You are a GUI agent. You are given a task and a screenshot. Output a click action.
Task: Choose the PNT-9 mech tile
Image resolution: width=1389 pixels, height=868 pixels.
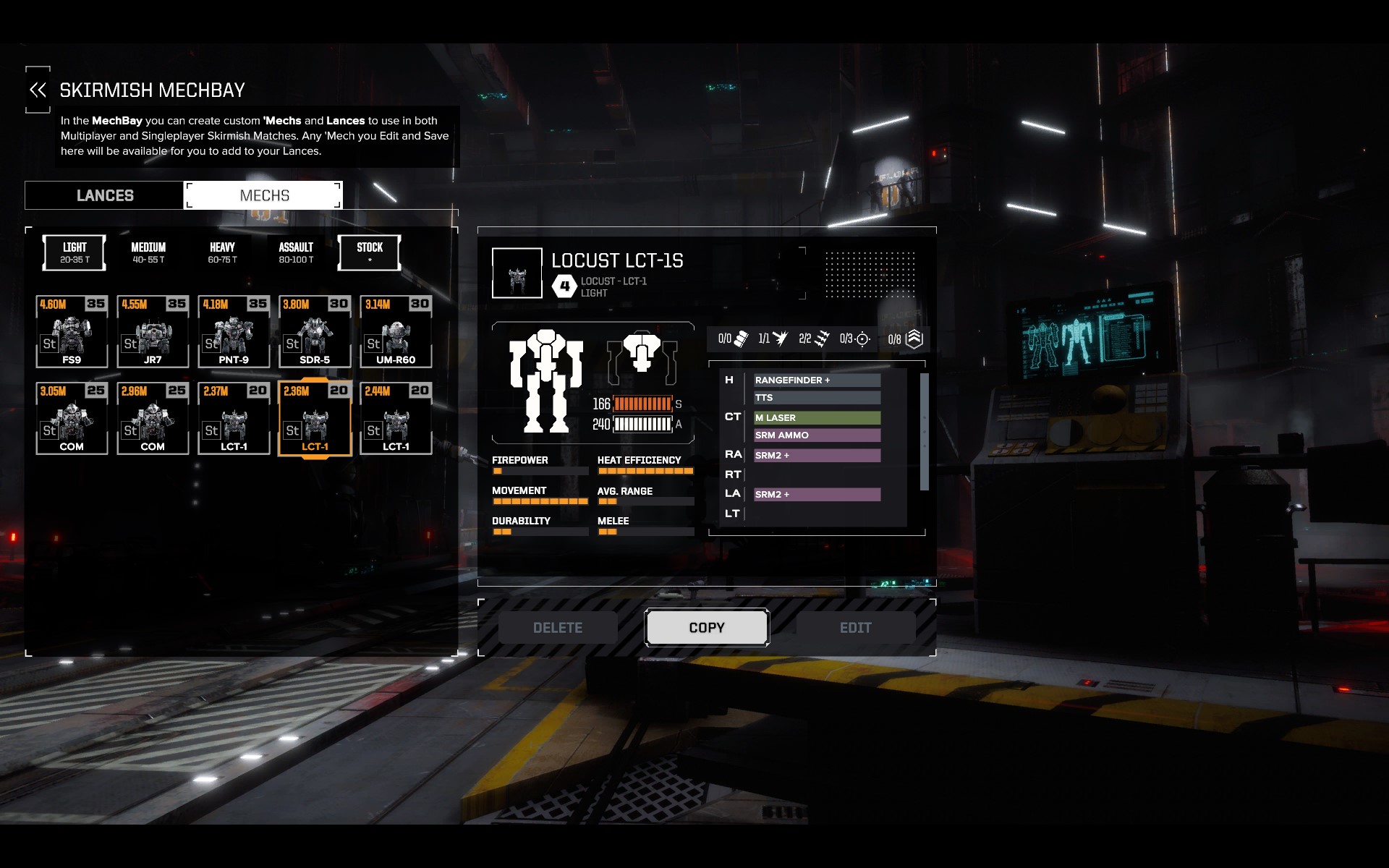pos(234,332)
